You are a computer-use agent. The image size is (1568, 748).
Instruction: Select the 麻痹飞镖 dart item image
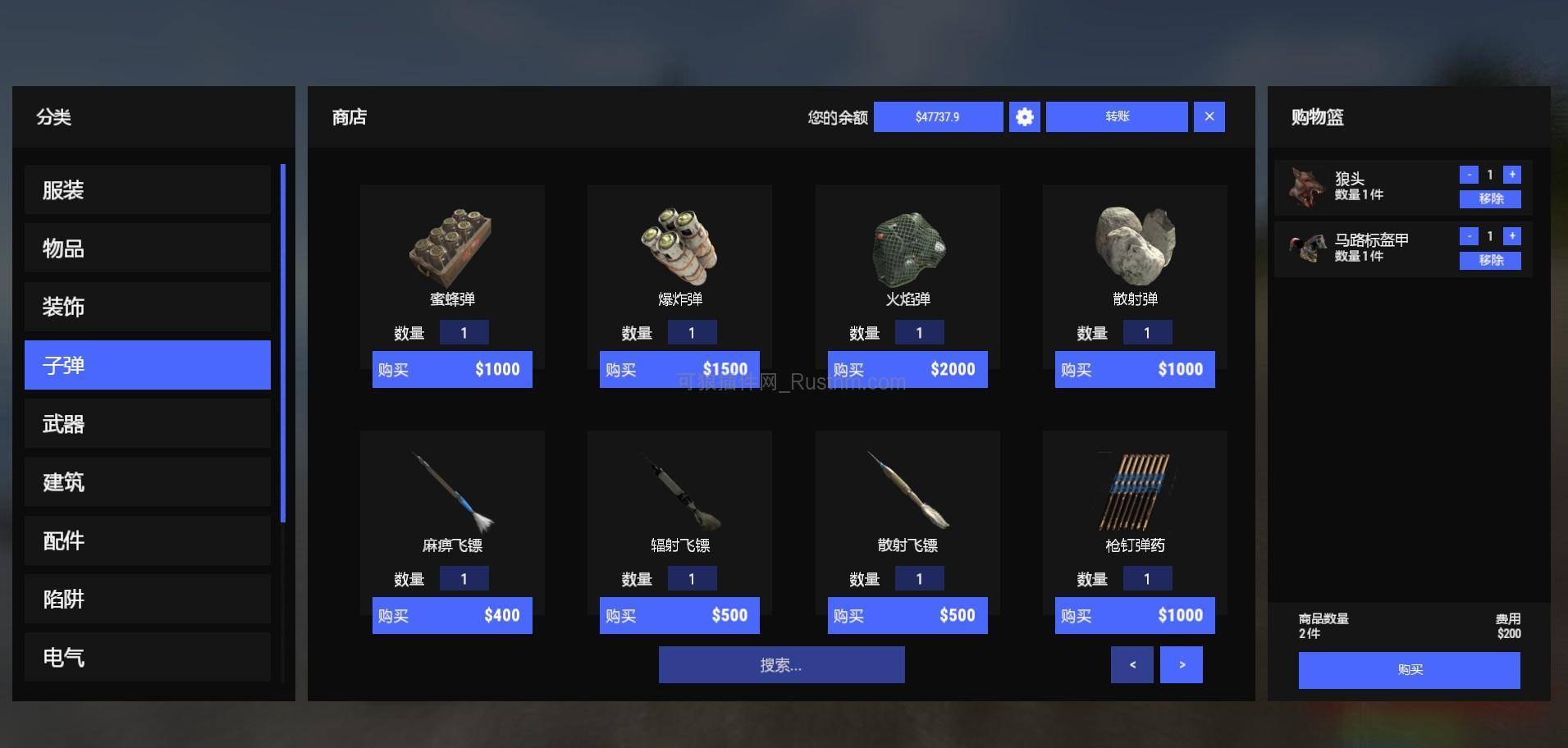click(452, 488)
